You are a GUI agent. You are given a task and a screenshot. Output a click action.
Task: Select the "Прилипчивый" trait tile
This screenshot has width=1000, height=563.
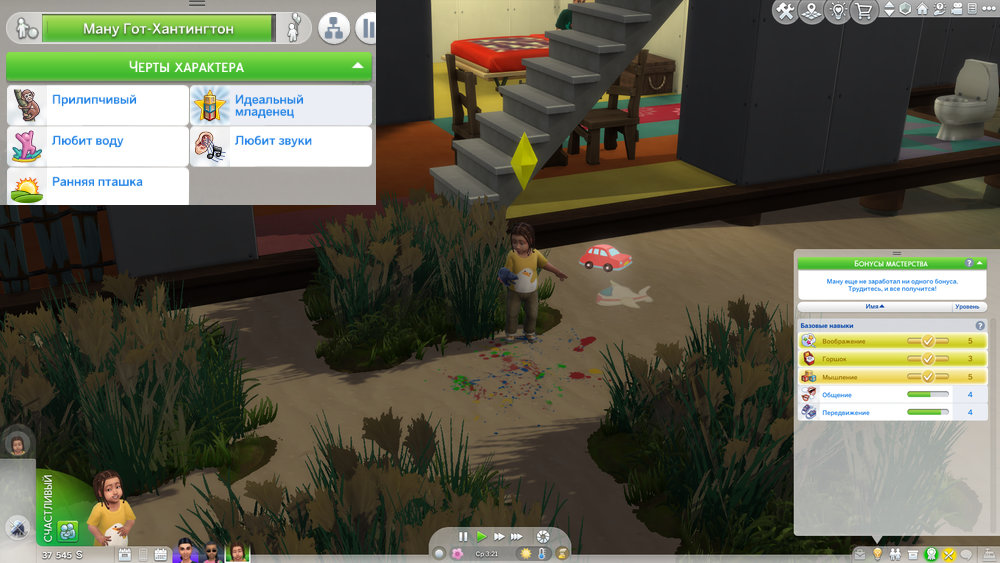(97, 105)
